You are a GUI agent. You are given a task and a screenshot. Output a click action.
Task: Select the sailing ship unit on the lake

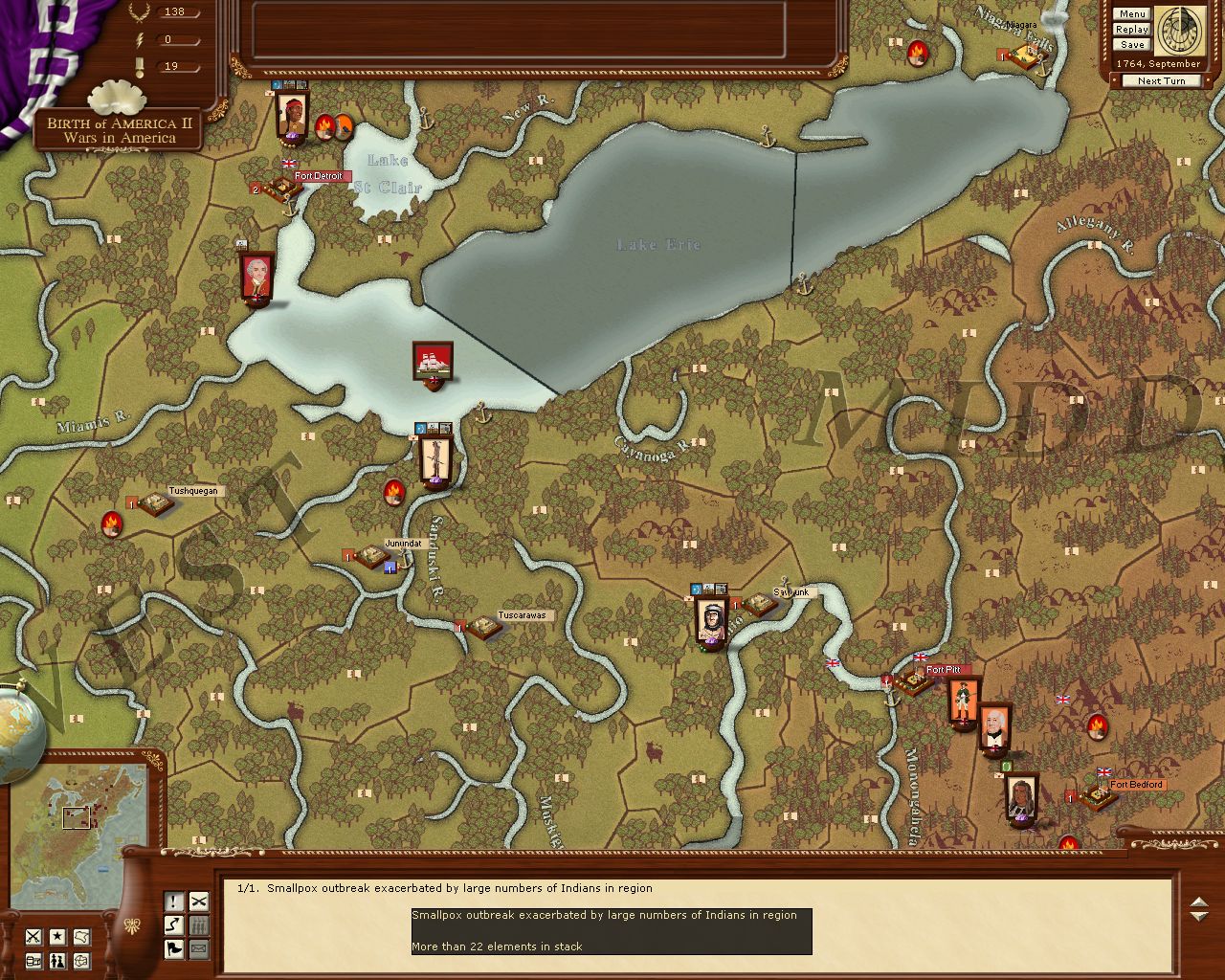(x=433, y=364)
